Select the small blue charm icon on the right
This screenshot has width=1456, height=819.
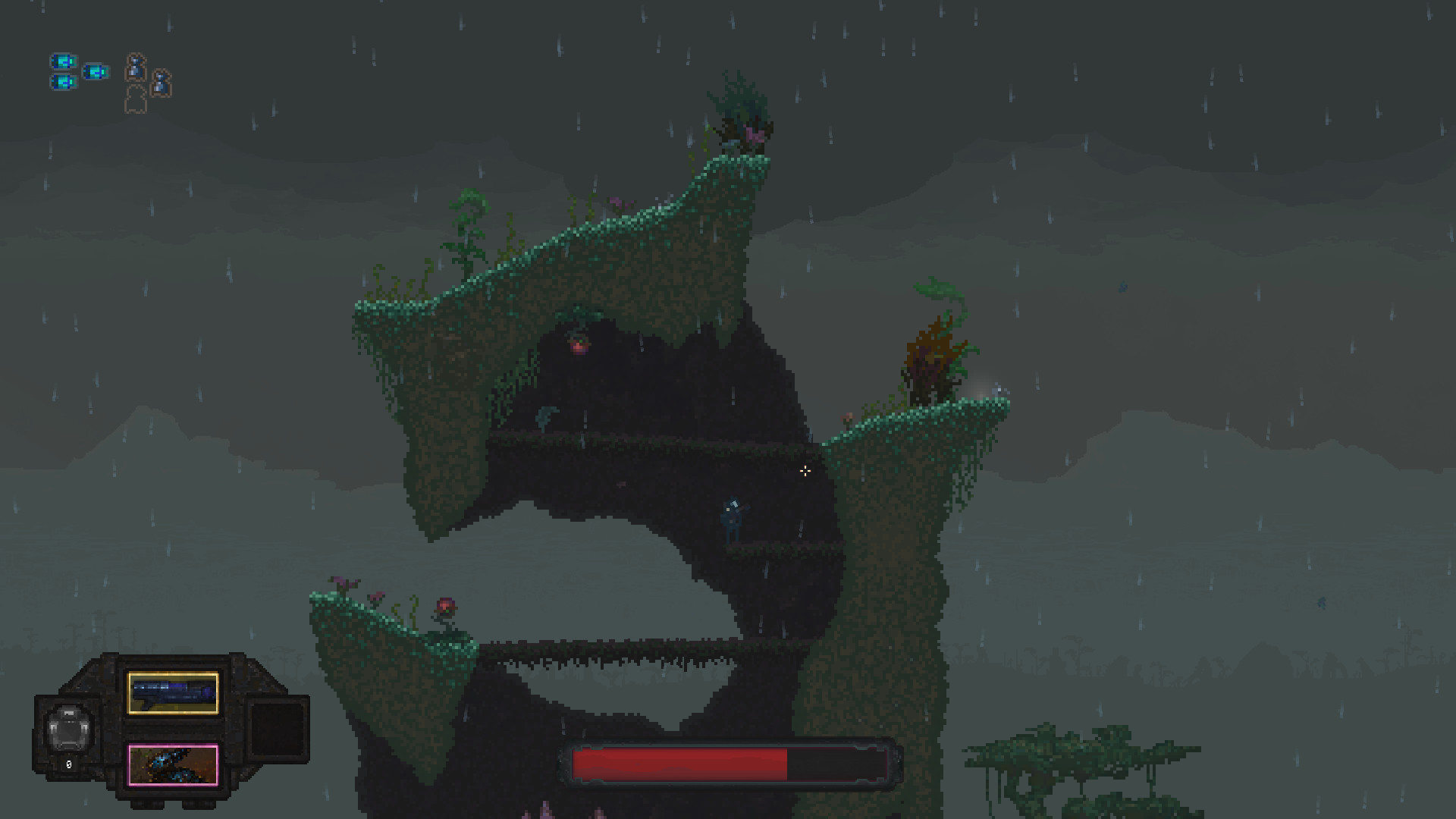coord(161,82)
